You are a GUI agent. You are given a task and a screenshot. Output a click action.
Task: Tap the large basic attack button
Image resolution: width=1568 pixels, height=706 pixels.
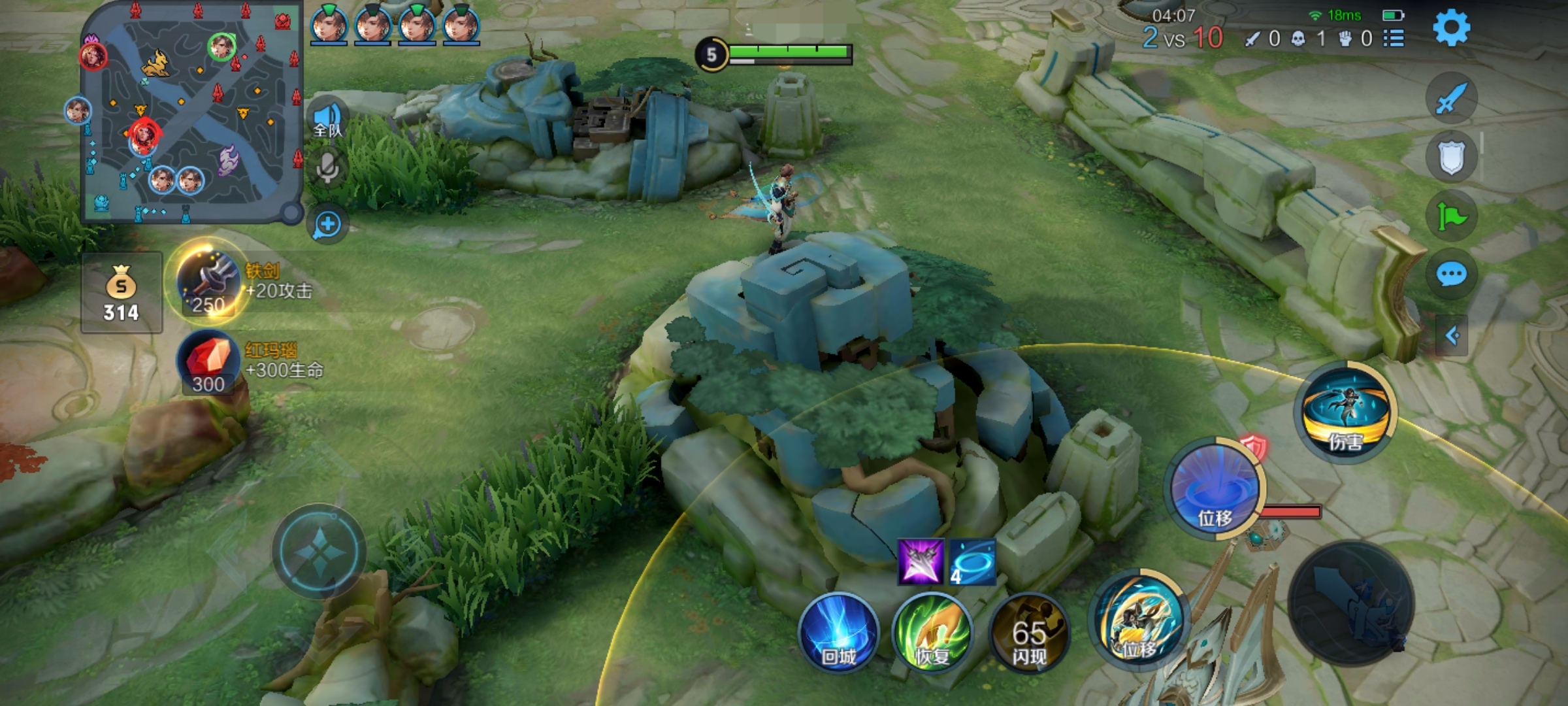(1351, 602)
